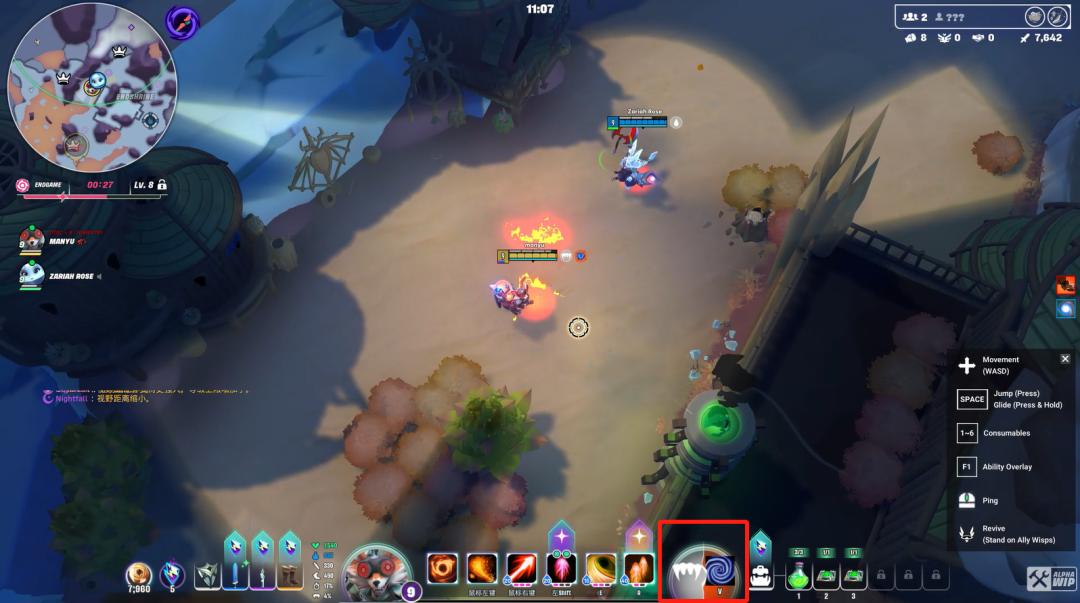This screenshot has height=603, width=1080.
Task: Activate the fire ring ability
Action: pos(442,569)
